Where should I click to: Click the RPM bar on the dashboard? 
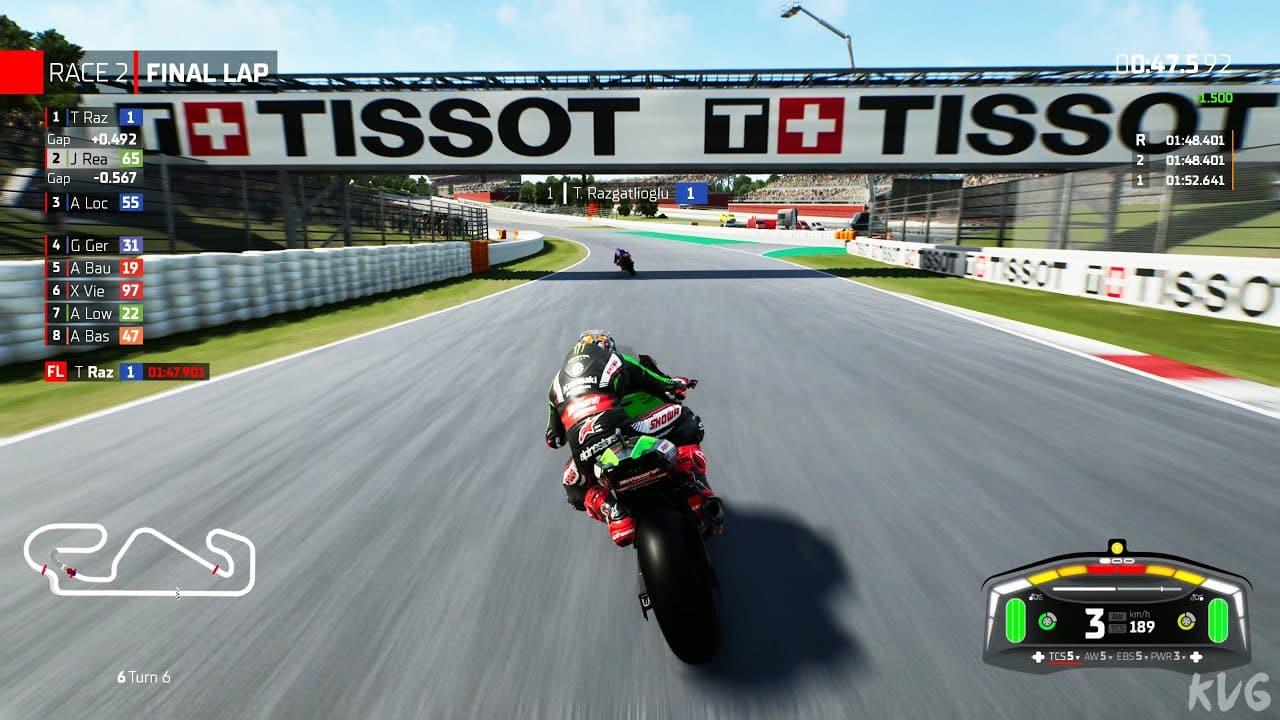pos(1116,588)
